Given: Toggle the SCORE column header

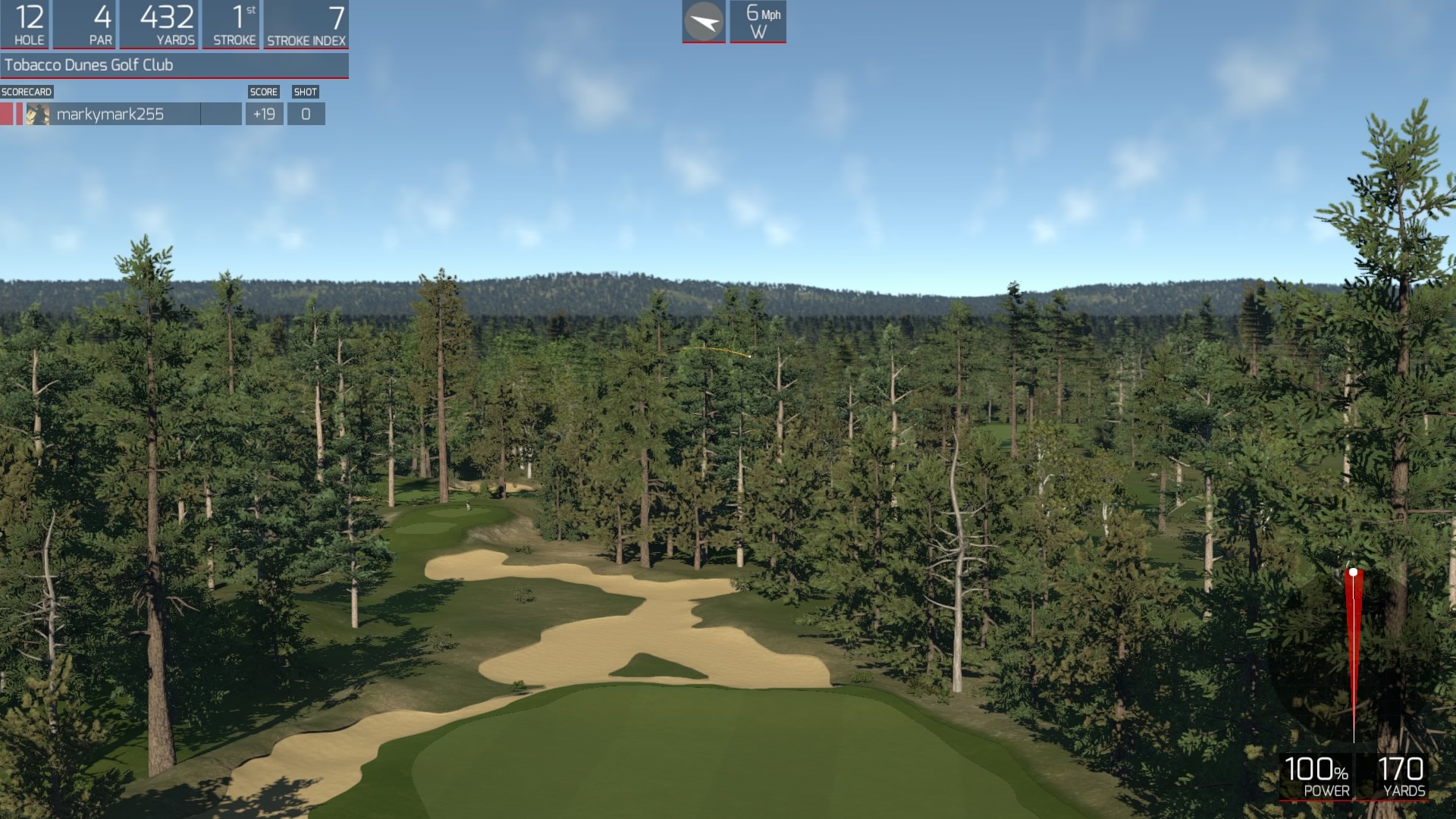Looking at the screenshot, I should pyautogui.click(x=264, y=91).
